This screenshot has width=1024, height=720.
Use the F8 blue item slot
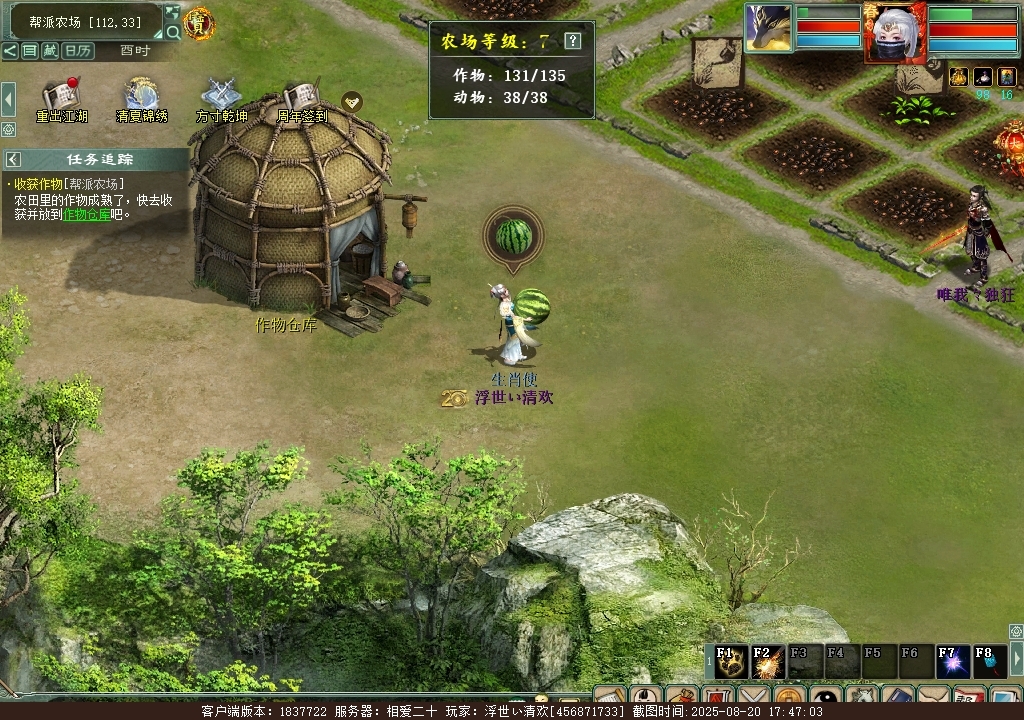pyautogui.click(x=989, y=662)
